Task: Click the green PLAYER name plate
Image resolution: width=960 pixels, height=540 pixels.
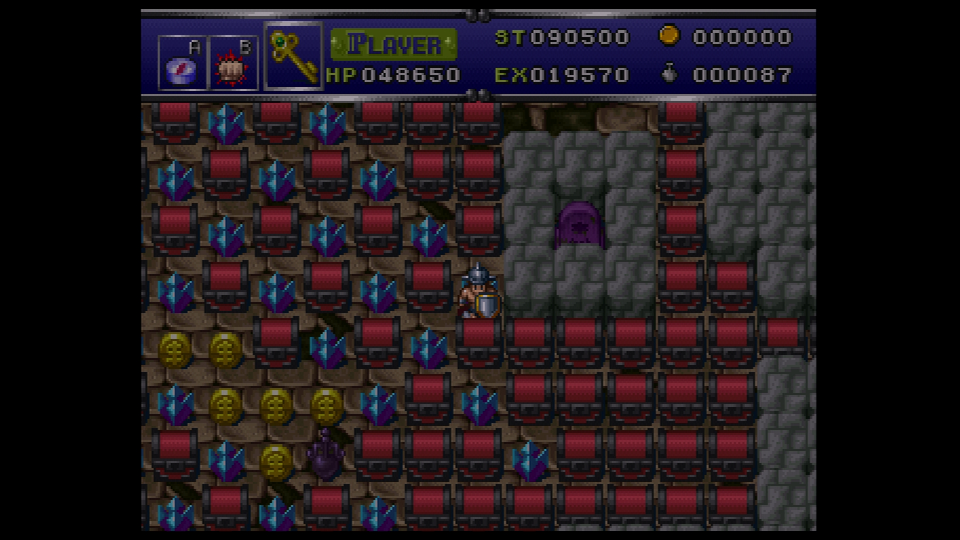Action: [394, 44]
